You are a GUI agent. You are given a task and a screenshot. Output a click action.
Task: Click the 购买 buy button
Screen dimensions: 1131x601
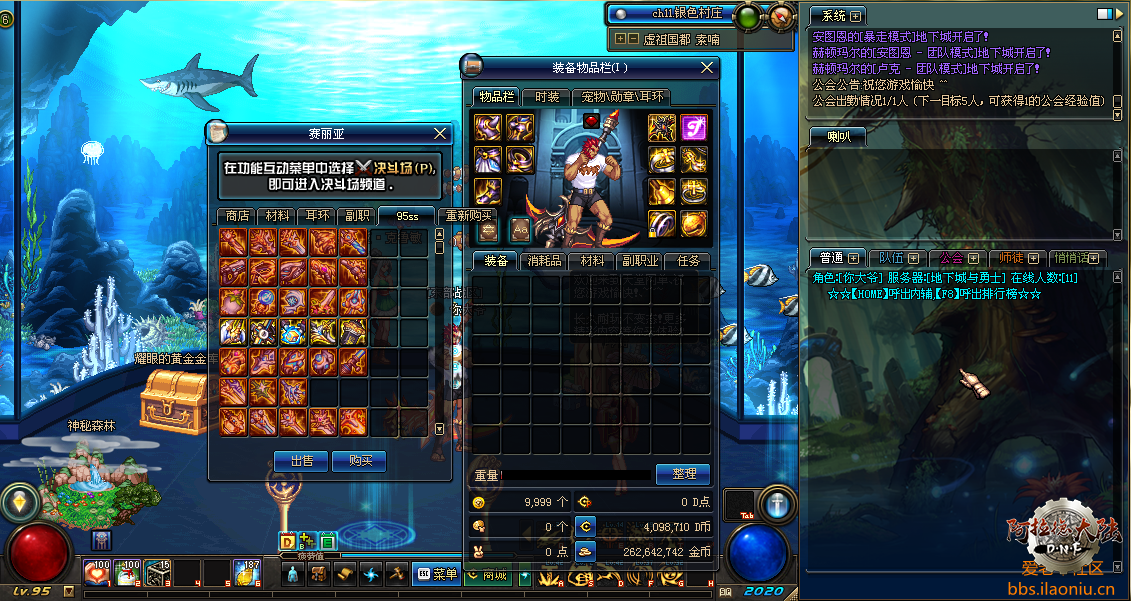(x=360, y=460)
